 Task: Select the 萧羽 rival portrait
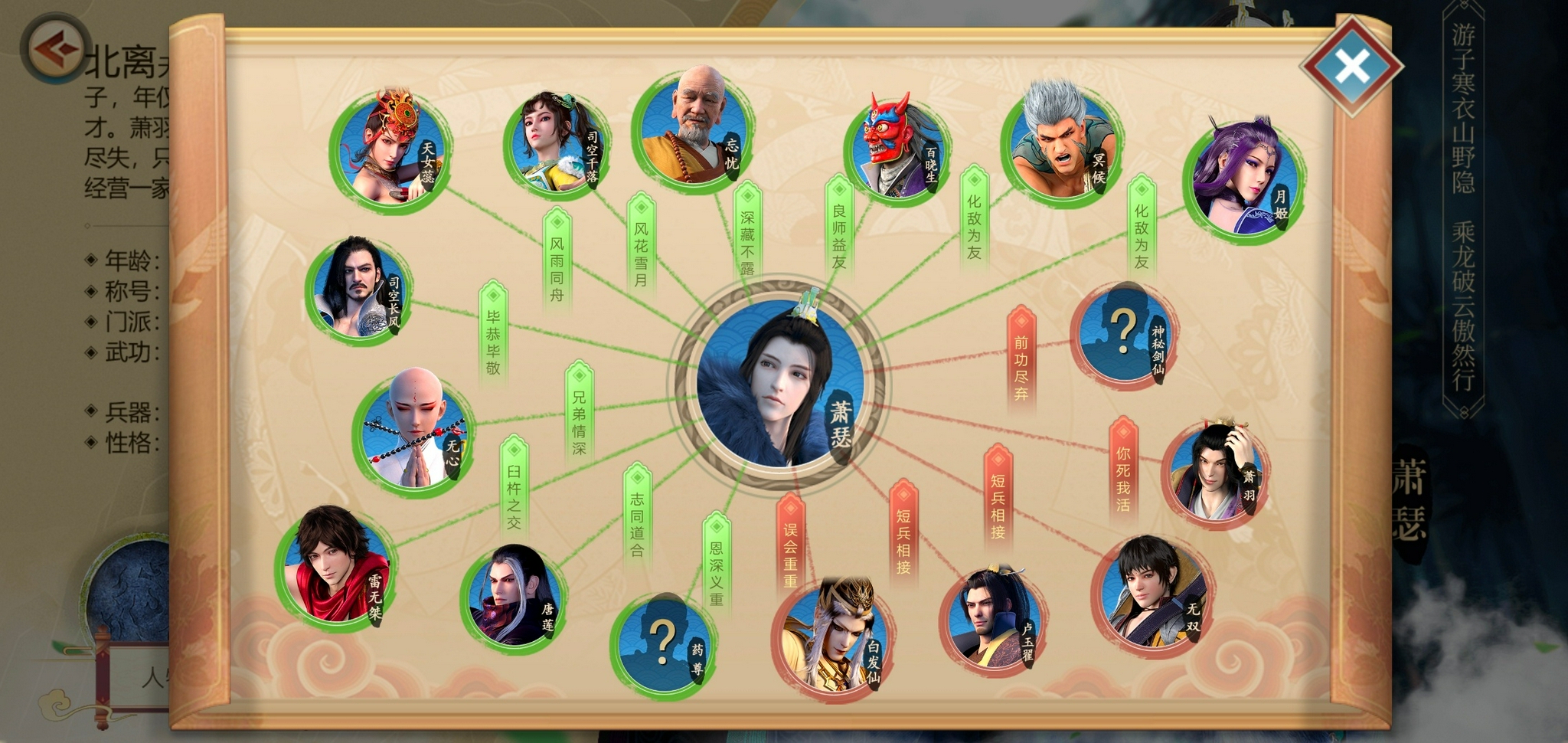(x=1214, y=473)
